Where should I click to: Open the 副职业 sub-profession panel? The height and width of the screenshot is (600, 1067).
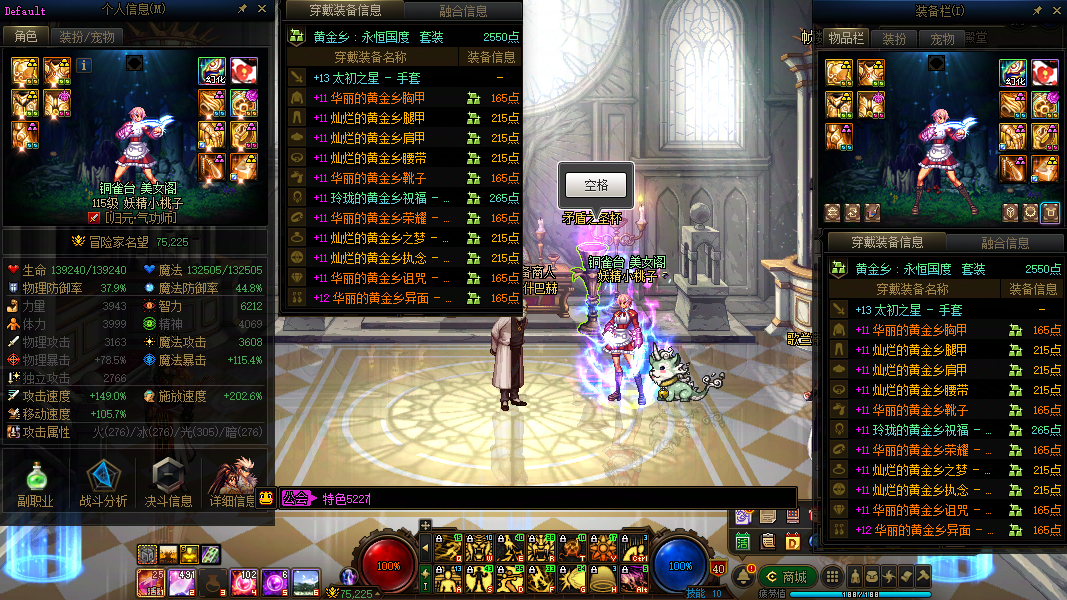click(x=35, y=483)
